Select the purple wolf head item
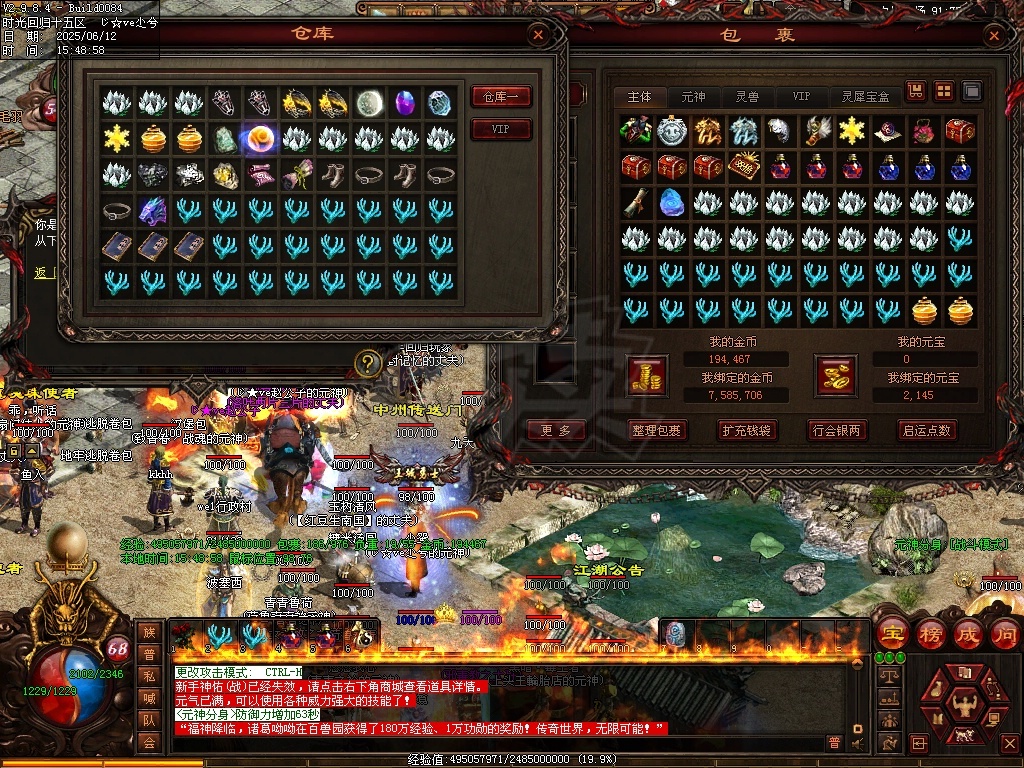The width and height of the screenshot is (1024, 768). coord(153,211)
